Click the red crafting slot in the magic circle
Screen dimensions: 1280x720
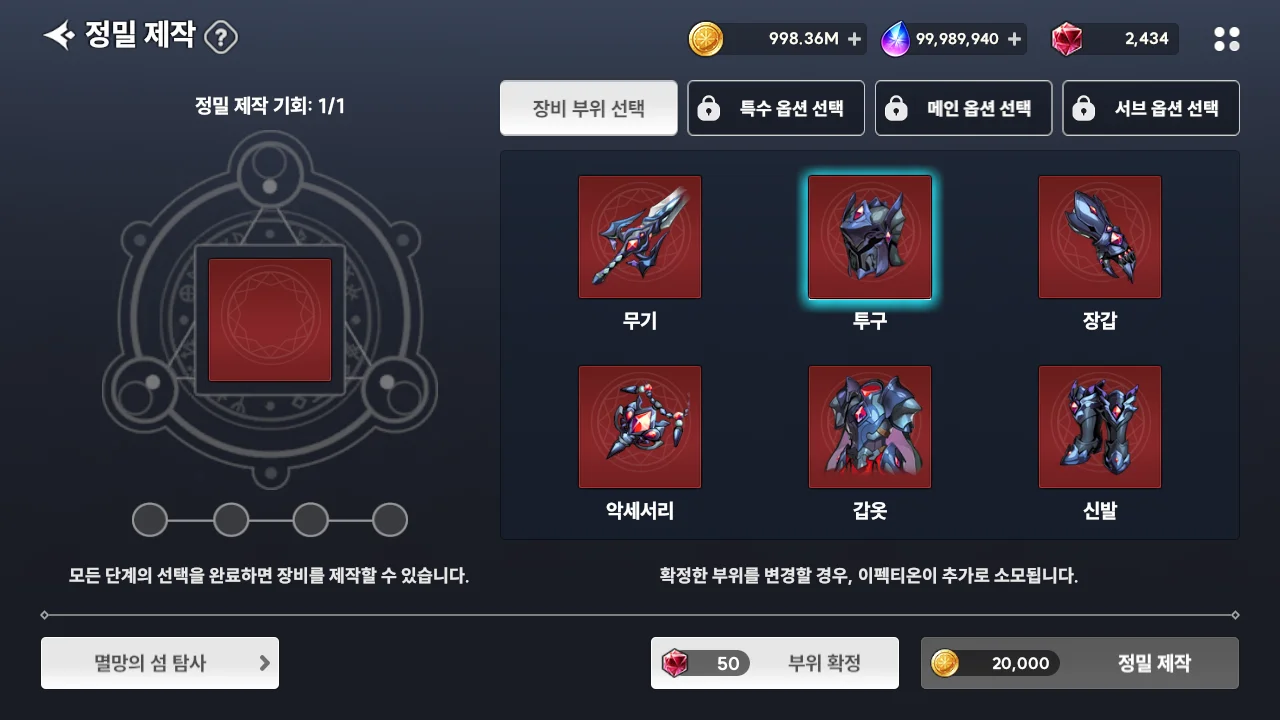pyautogui.click(x=270, y=320)
